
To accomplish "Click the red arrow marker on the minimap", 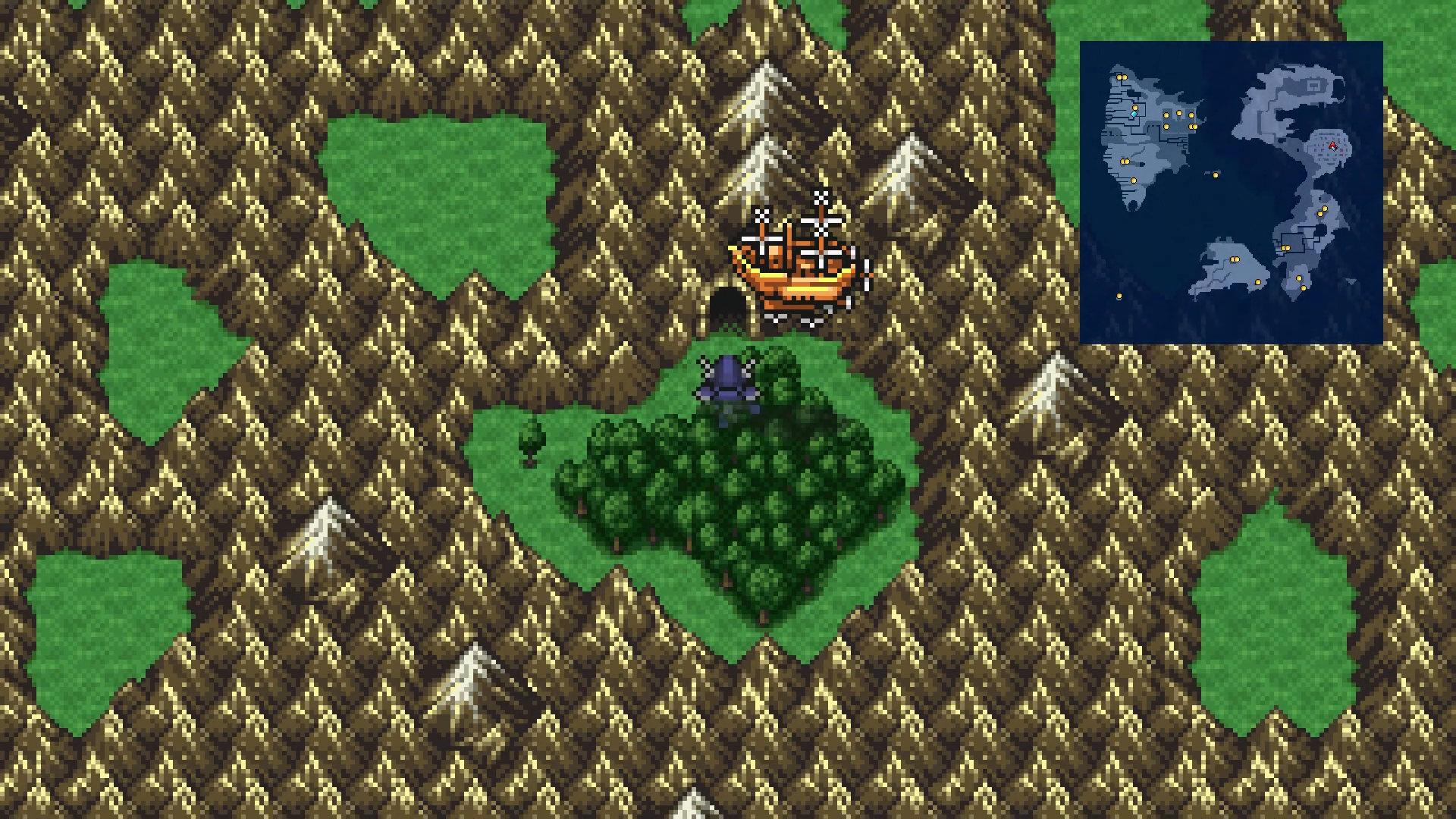I will click(x=1332, y=146).
